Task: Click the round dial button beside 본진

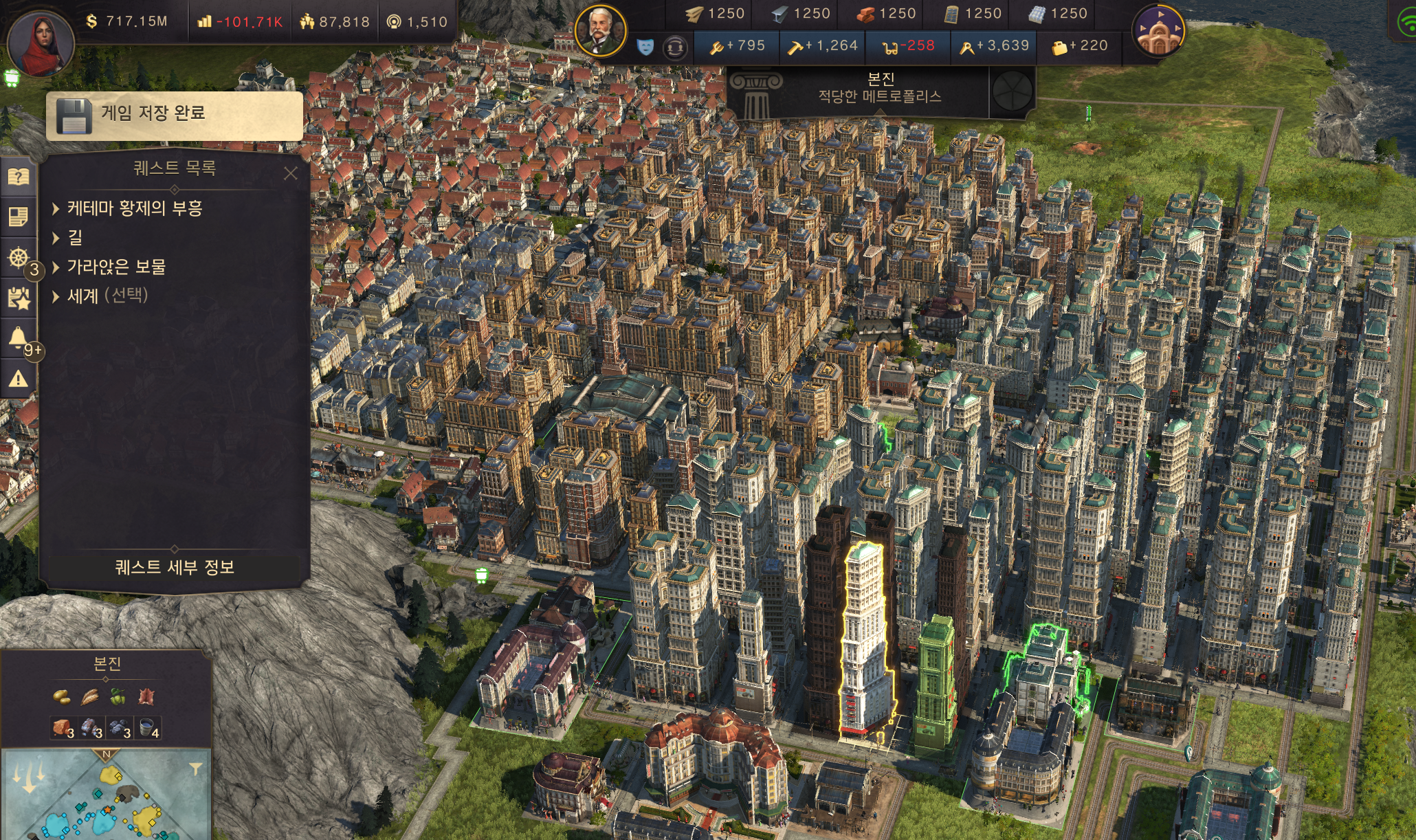Action: (x=1012, y=91)
